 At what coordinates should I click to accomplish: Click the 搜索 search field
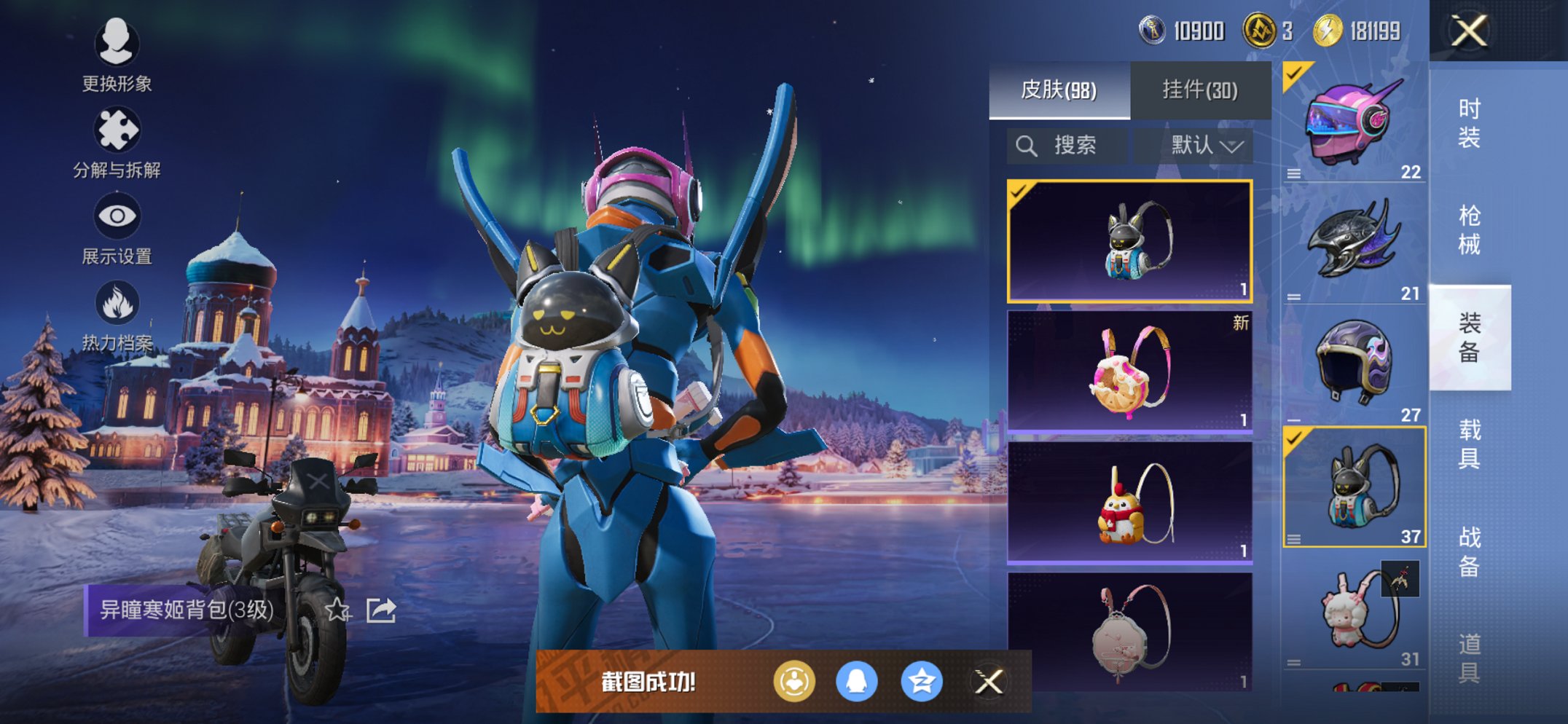click(1068, 146)
